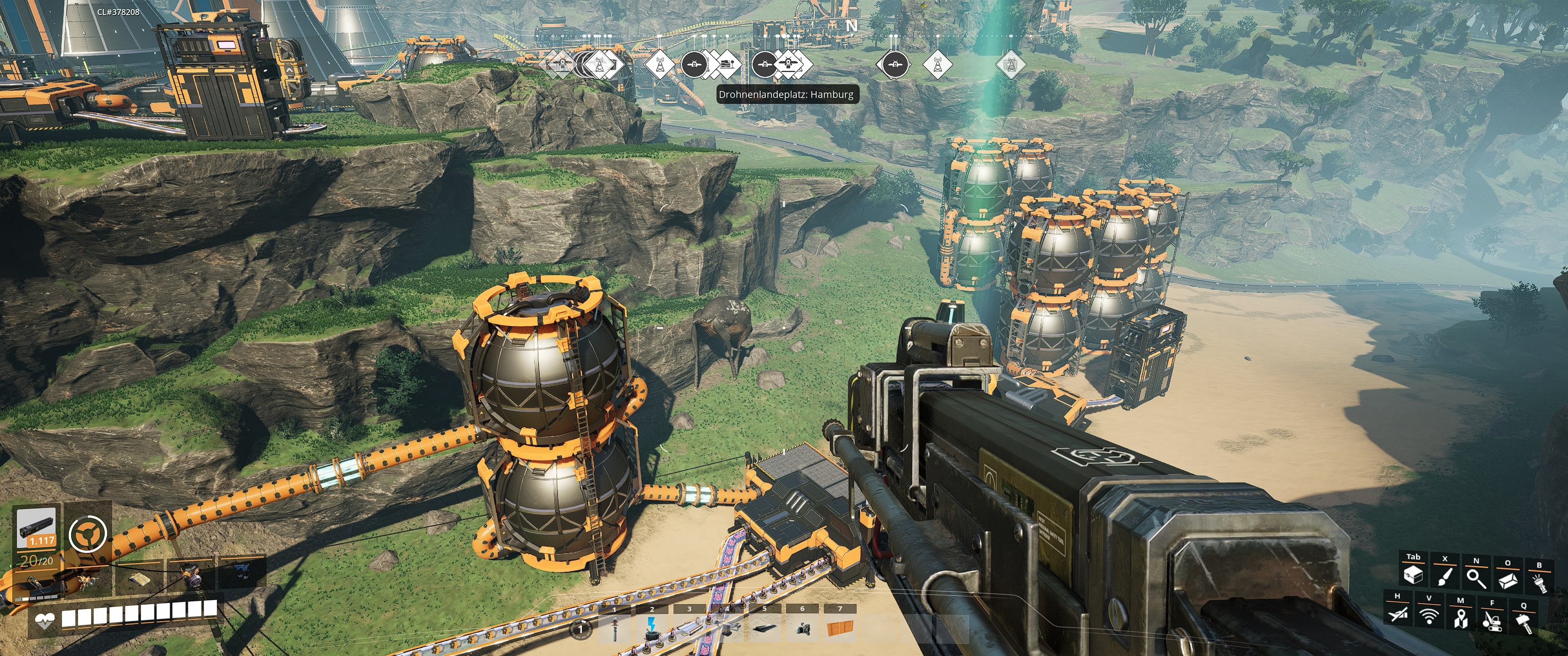Pick the hotbar slot 5 ramp
Image resolution: width=1568 pixels, height=656 pixels.
click(x=764, y=629)
